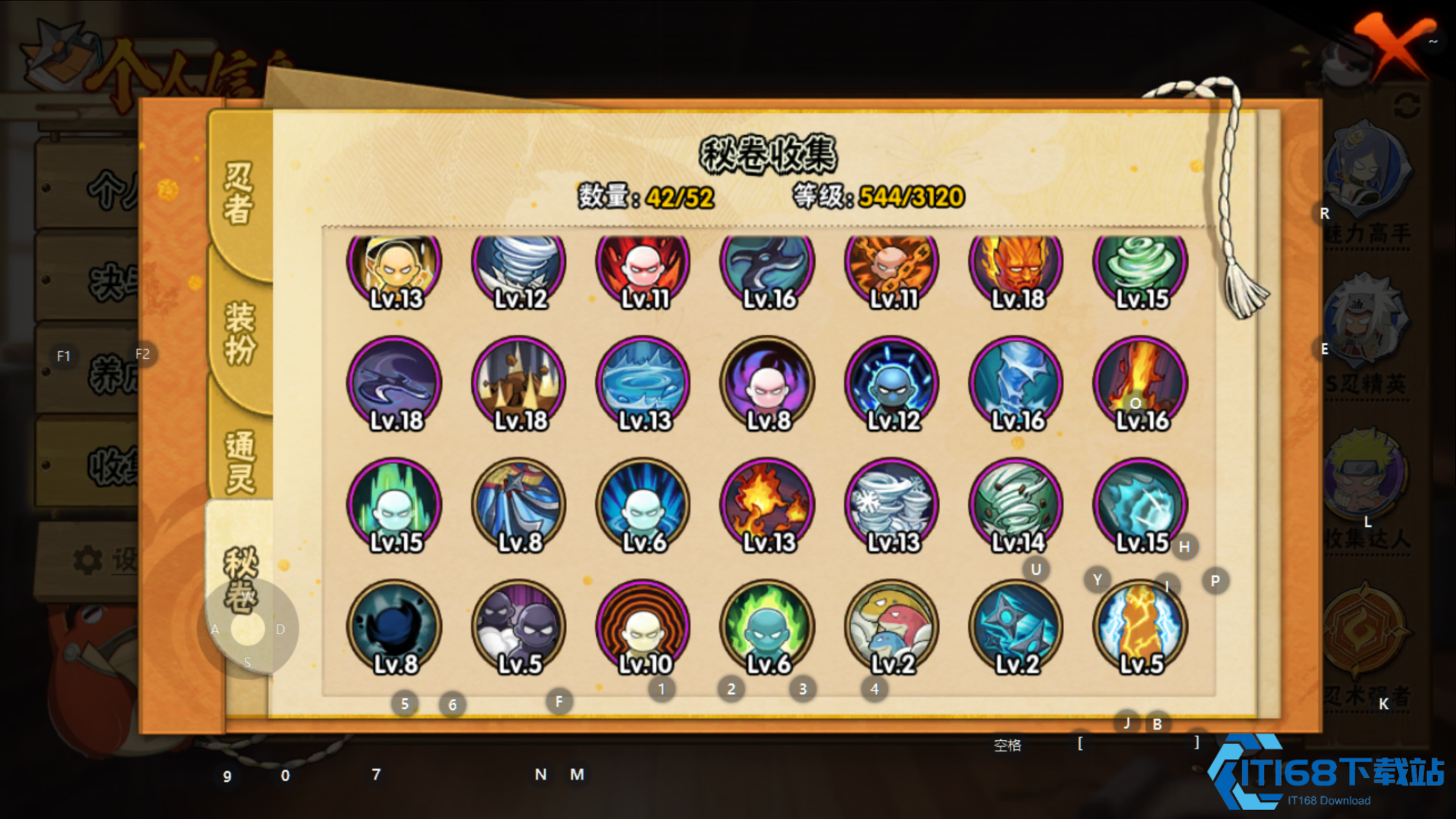This screenshot has width=1456, height=819.
Task: Select the earth spikes scroll Lv.18
Action: pos(519,384)
